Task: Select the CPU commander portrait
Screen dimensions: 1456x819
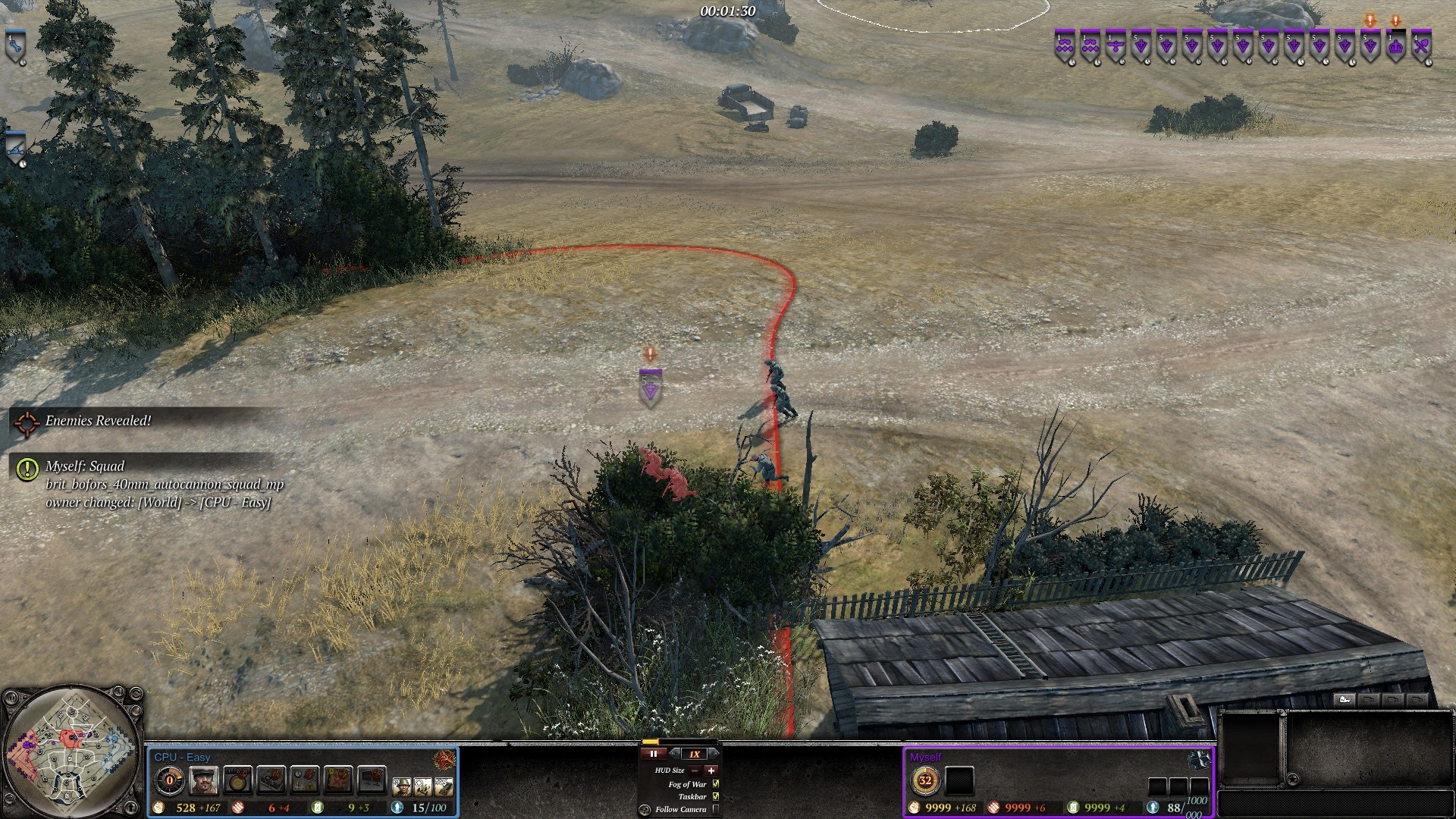Action: coord(204,780)
